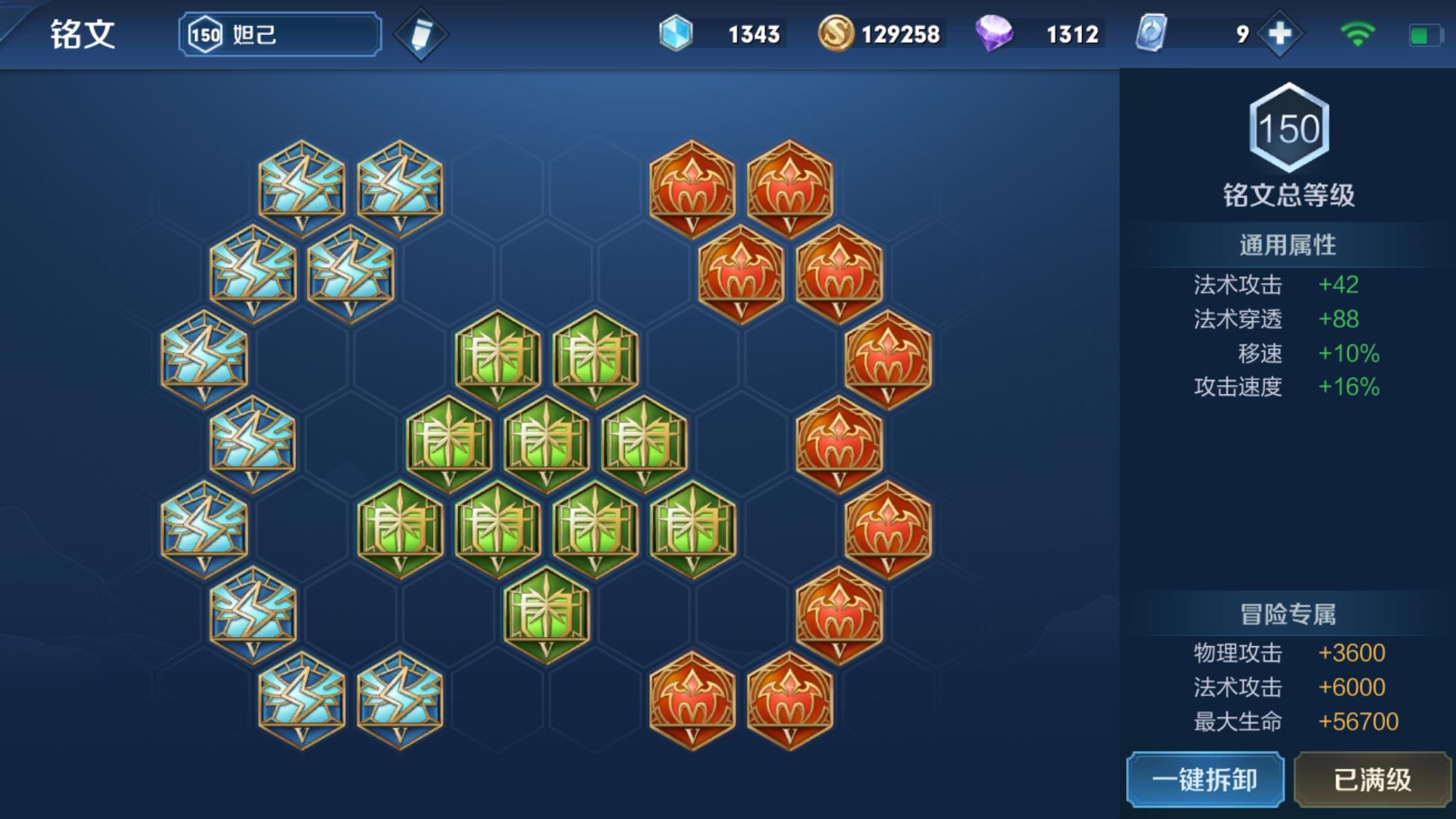Tap the plus button to add vouchers
The width and height of the screenshot is (1456, 819).
[1279, 34]
